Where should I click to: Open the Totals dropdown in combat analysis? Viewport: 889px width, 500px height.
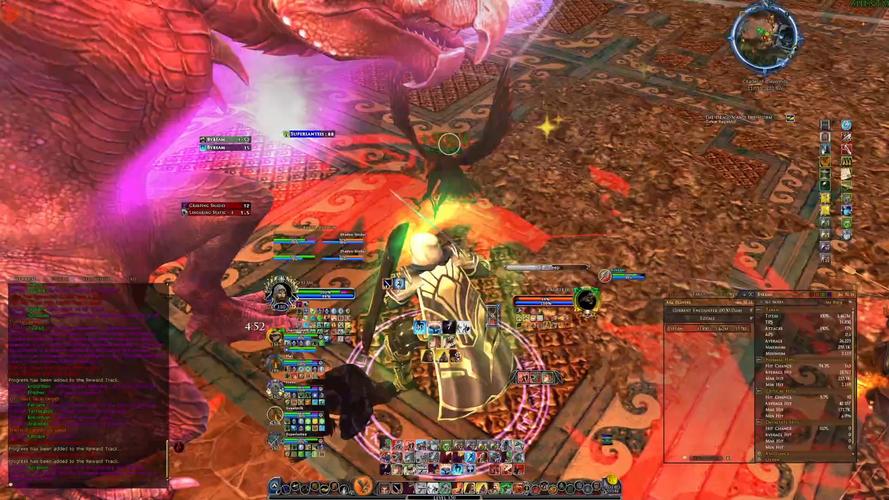click(x=709, y=317)
